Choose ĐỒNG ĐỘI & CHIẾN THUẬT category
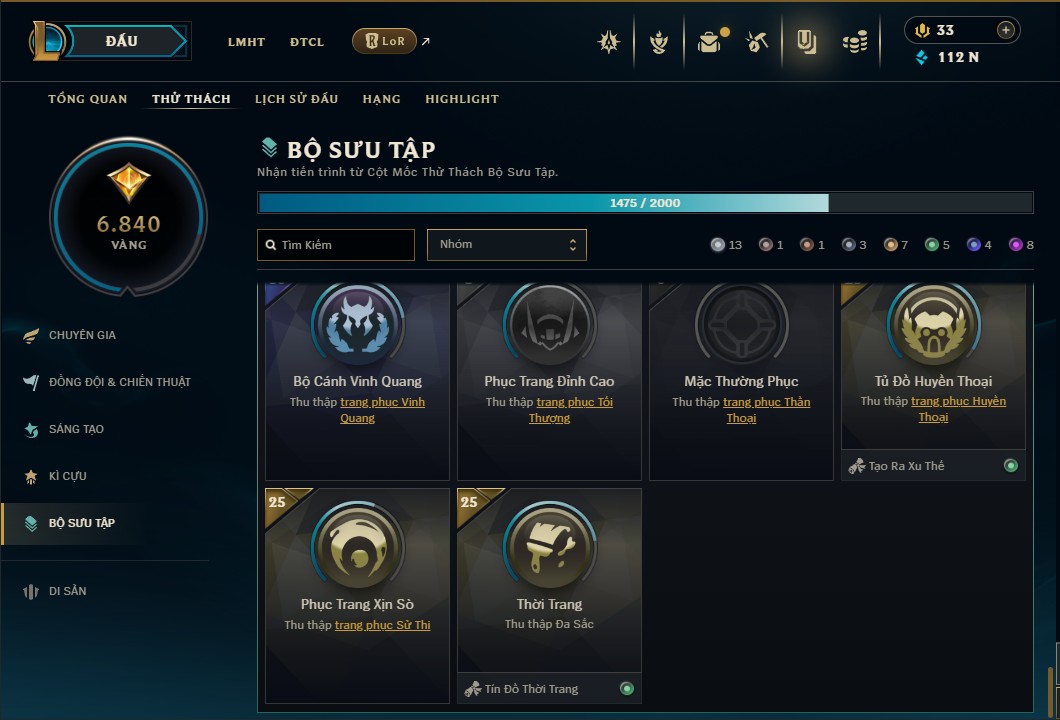The width and height of the screenshot is (1060, 720). [120, 382]
